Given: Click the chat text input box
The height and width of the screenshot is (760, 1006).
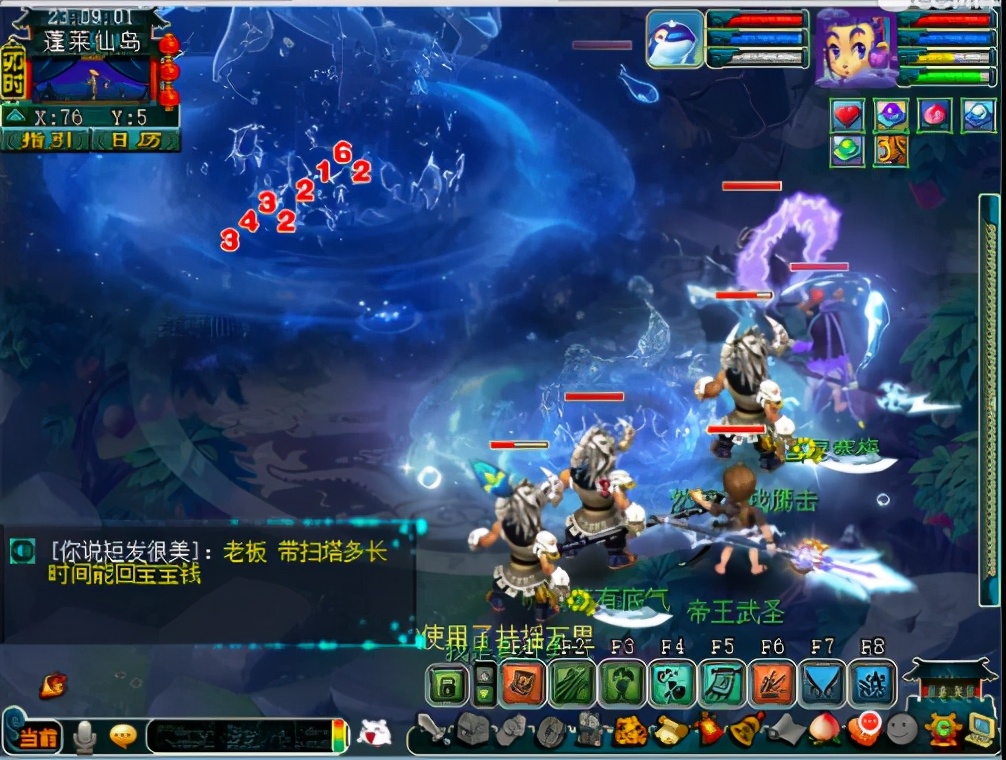Looking at the screenshot, I should pos(240,738).
